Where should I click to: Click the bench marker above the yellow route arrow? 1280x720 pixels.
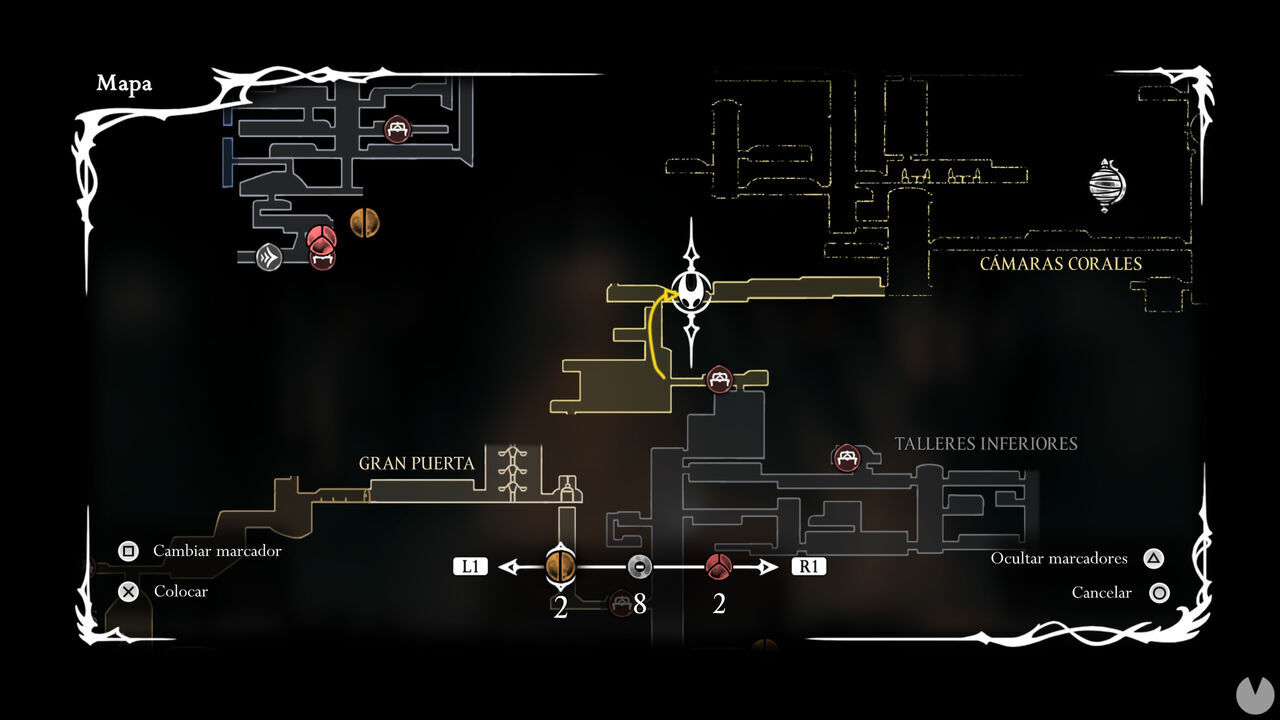pyautogui.click(x=720, y=380)
